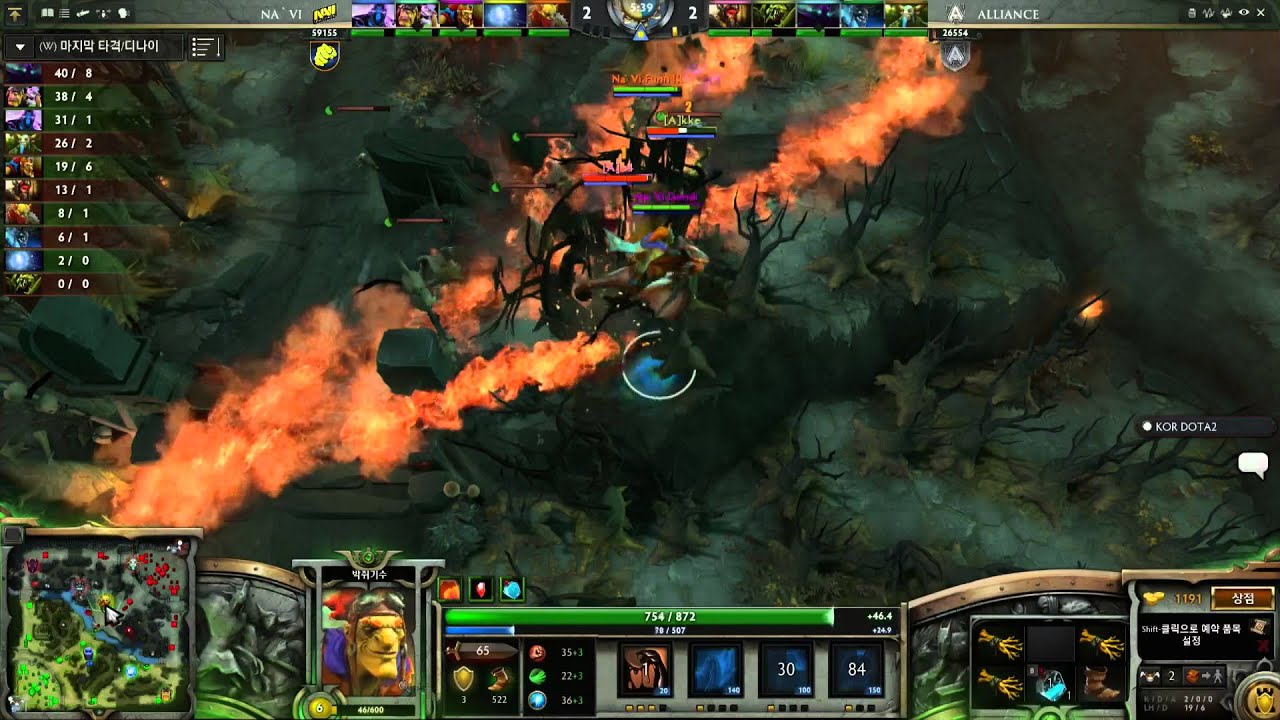
Task: Click the white chat bubble overlay icon
Action: pos(1253,463)
